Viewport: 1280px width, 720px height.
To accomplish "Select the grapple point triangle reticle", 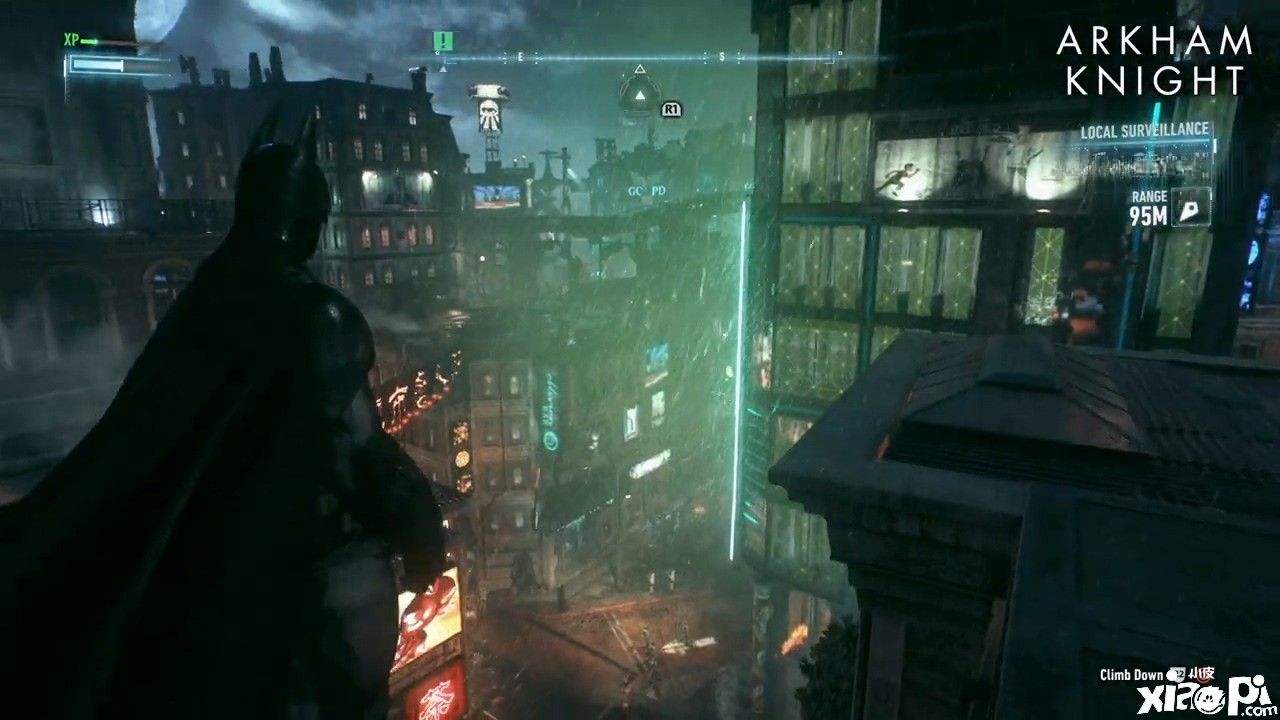I will coord(638,93).
